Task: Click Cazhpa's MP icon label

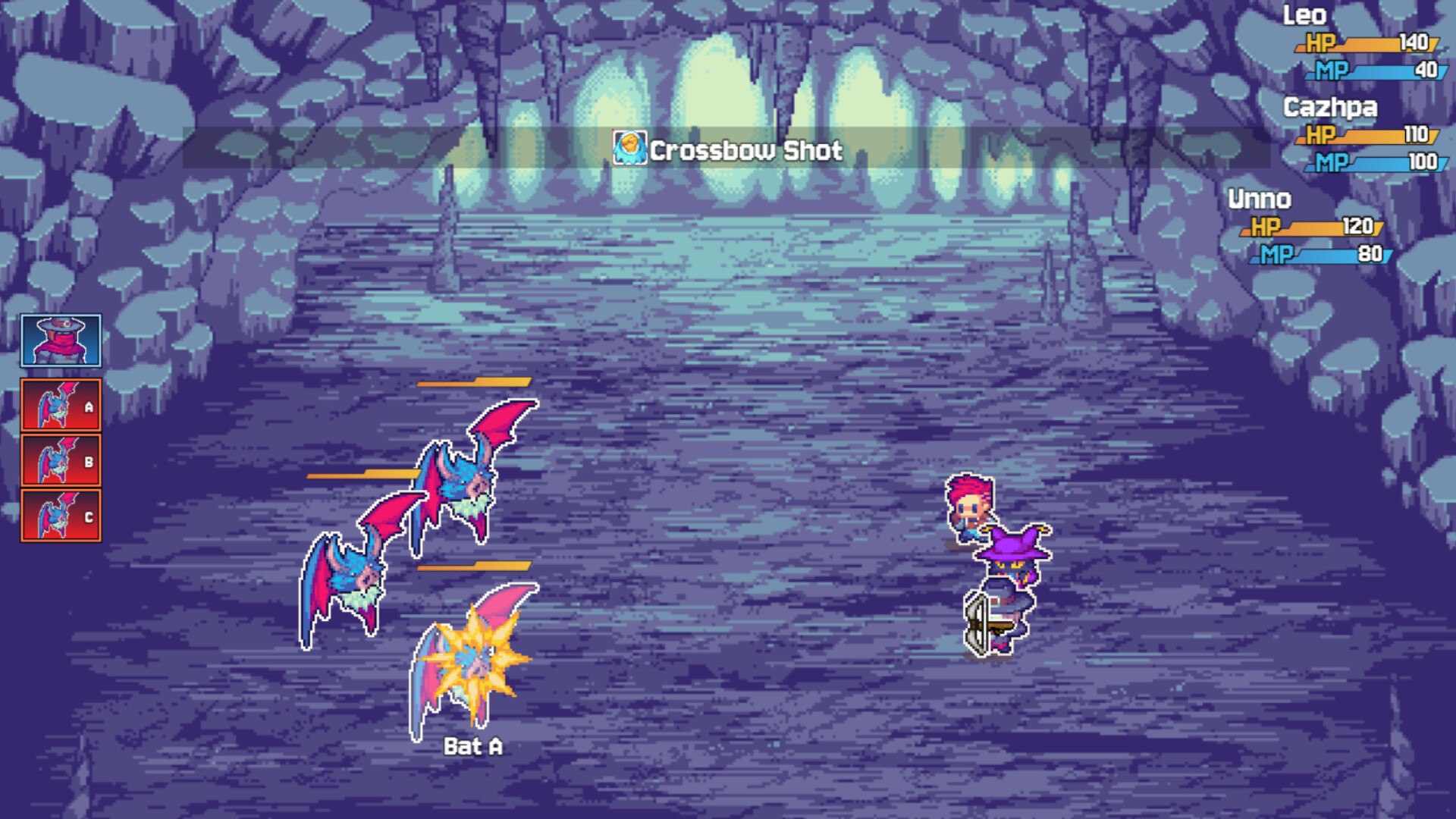Action: point(1333,162)
